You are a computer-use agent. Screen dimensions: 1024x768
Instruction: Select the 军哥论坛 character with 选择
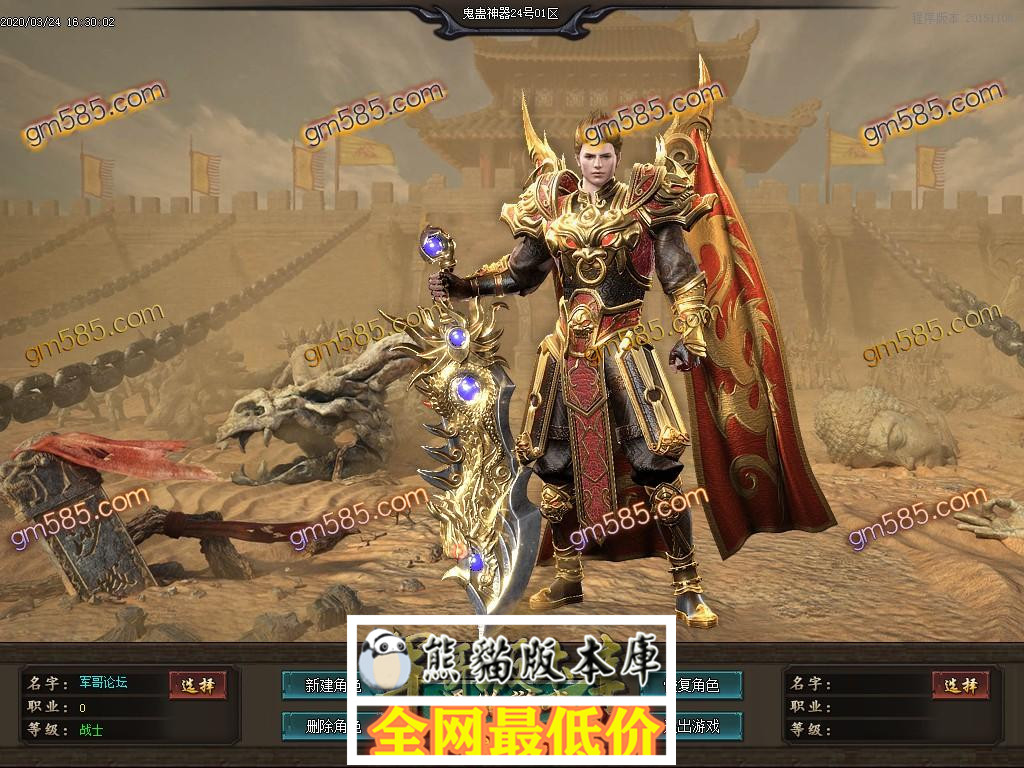tap(197, 685)
